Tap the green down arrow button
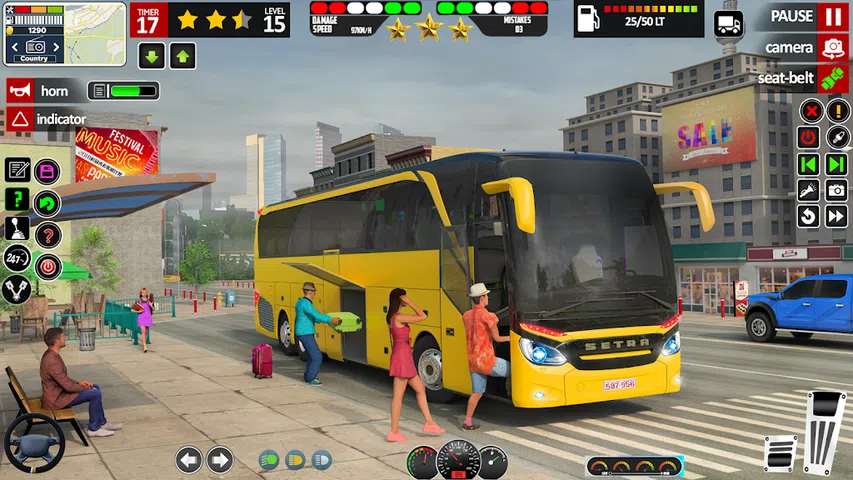The image size is (853, 480). 152,56
